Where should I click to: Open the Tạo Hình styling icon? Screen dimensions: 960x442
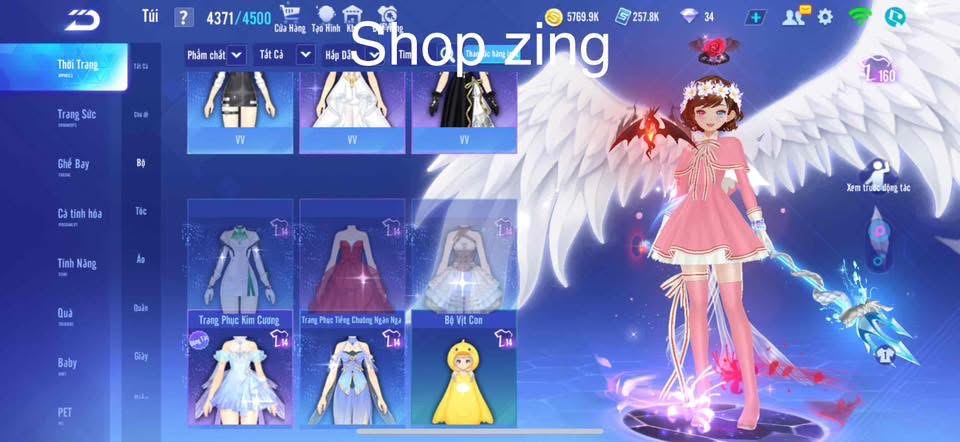click(x=323, y=16)
